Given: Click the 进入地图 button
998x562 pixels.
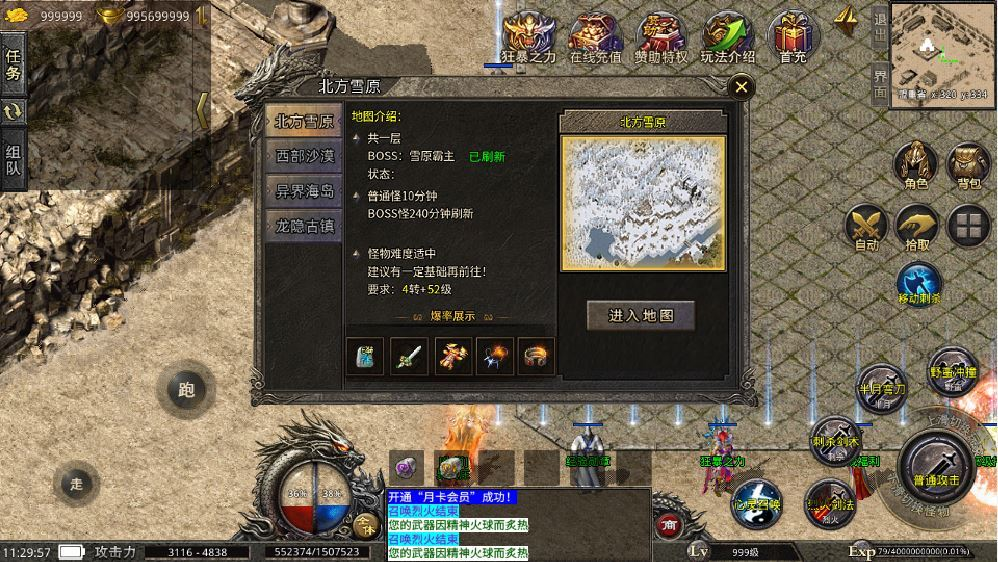Looking at the screenshot, I should click(641, 315).
